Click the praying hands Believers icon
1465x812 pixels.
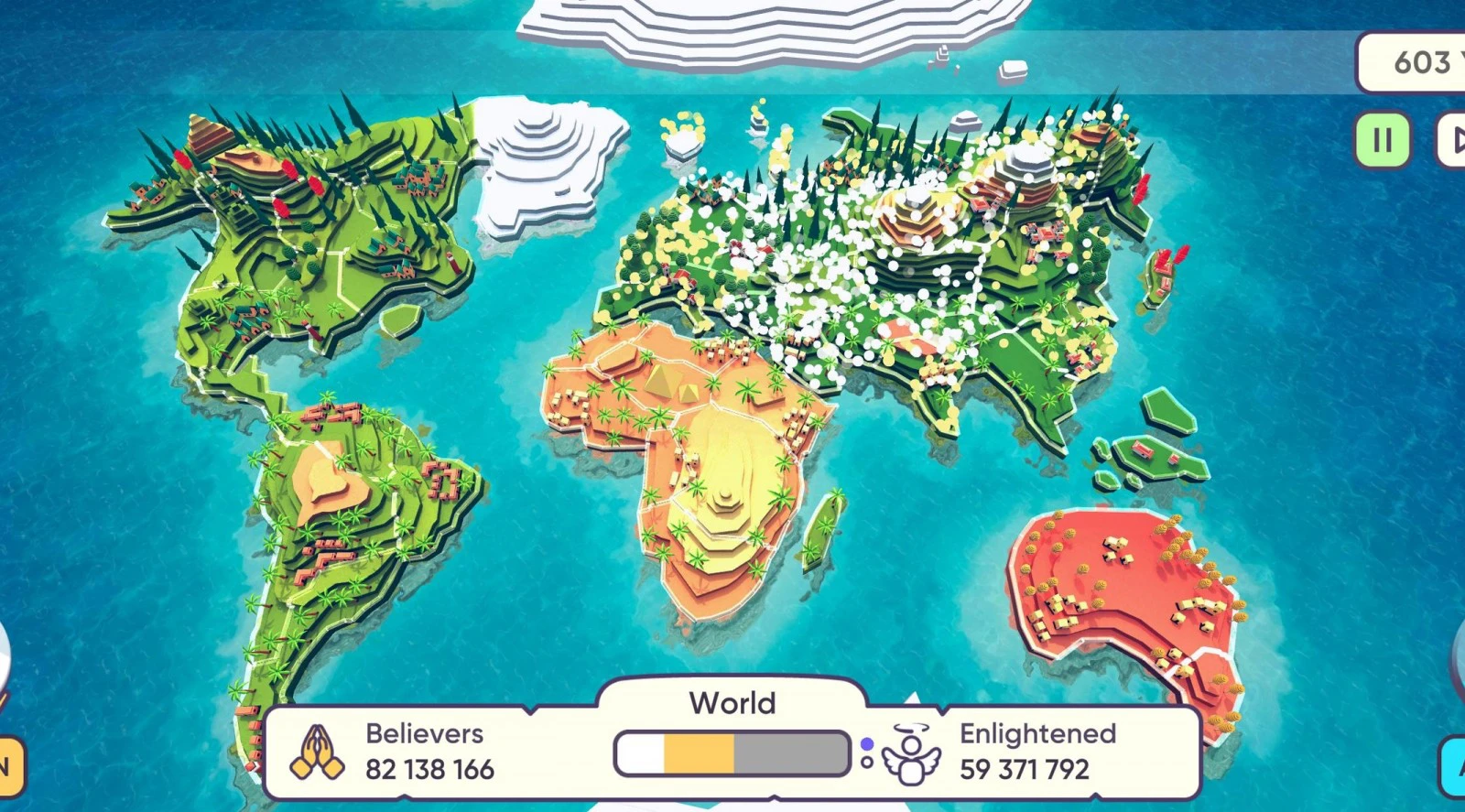tap(317, 752)
